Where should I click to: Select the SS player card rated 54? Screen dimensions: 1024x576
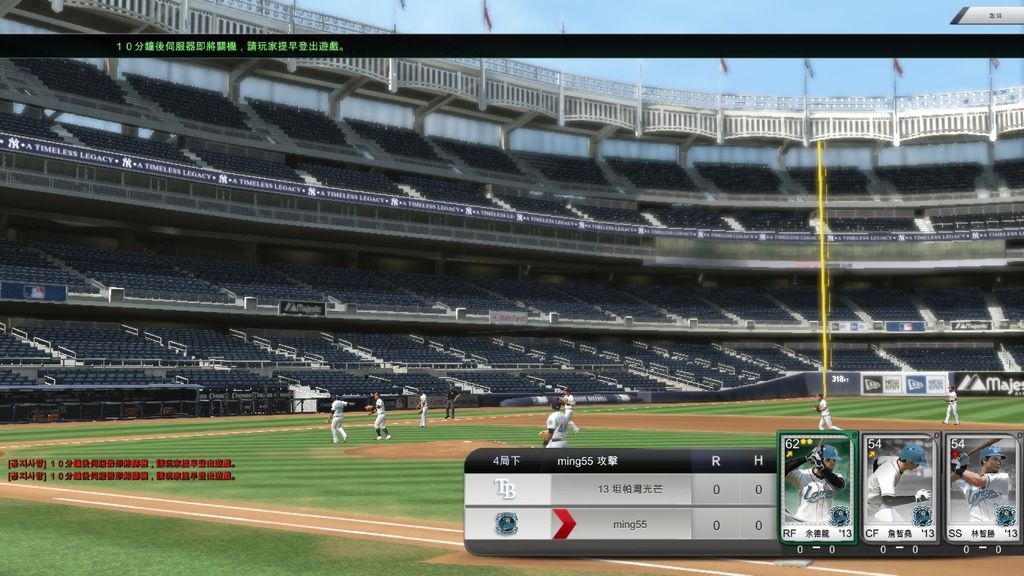pos(982,487)
